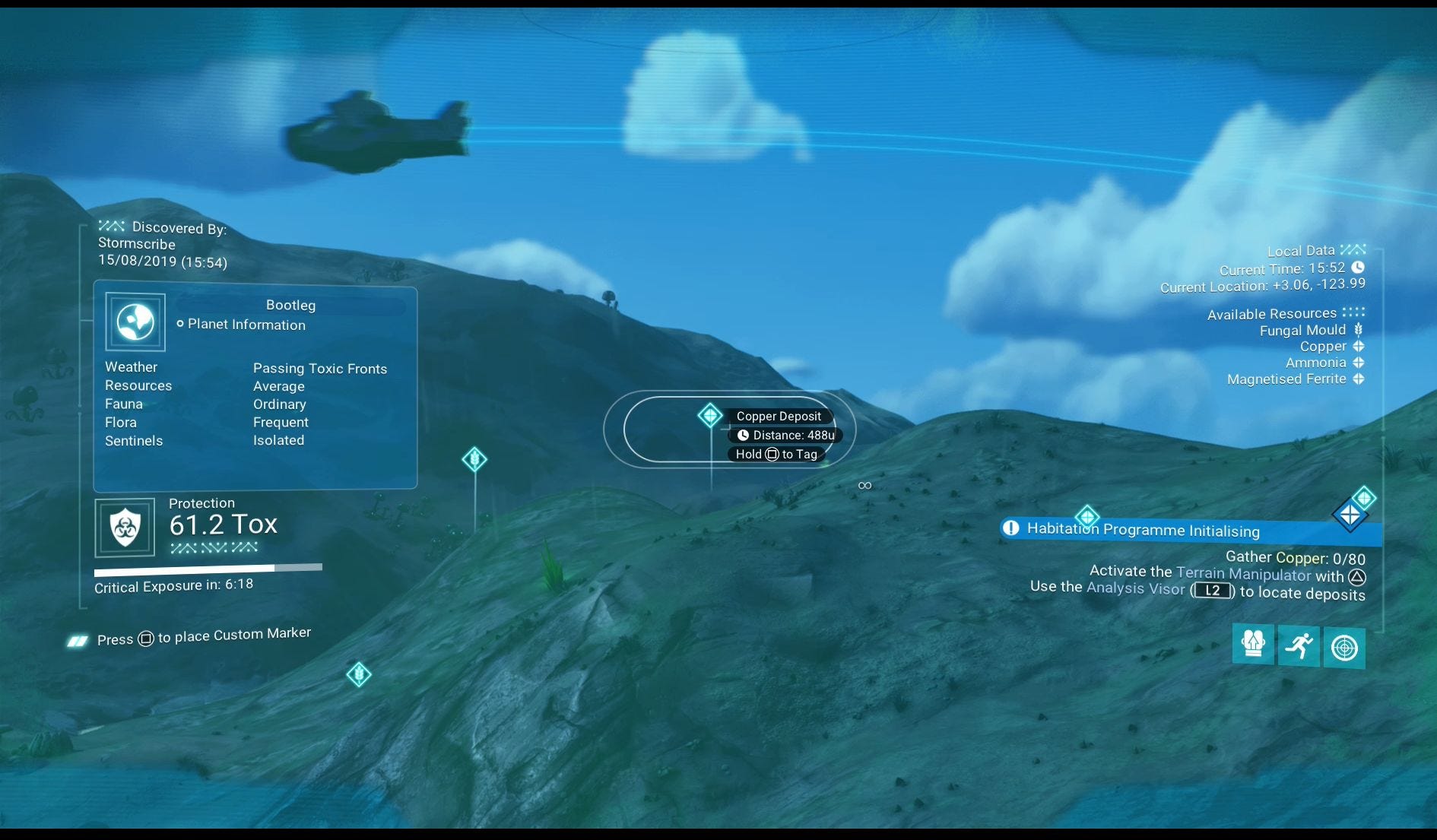The height and width of the screenshot is (840, 1437).
Task: Click the sprinting runner icon
Action: (x=1299, y=647)
